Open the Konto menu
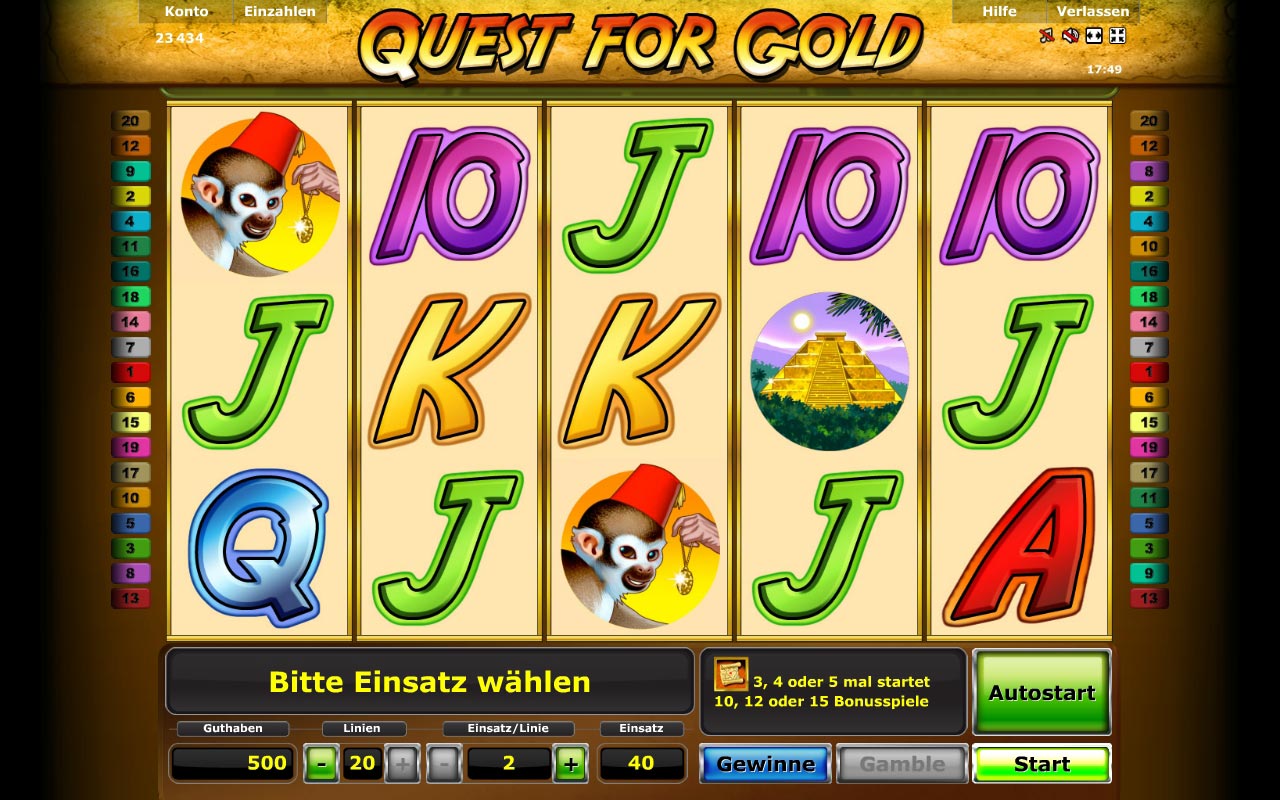1280x800 pixels. (186, 12)
